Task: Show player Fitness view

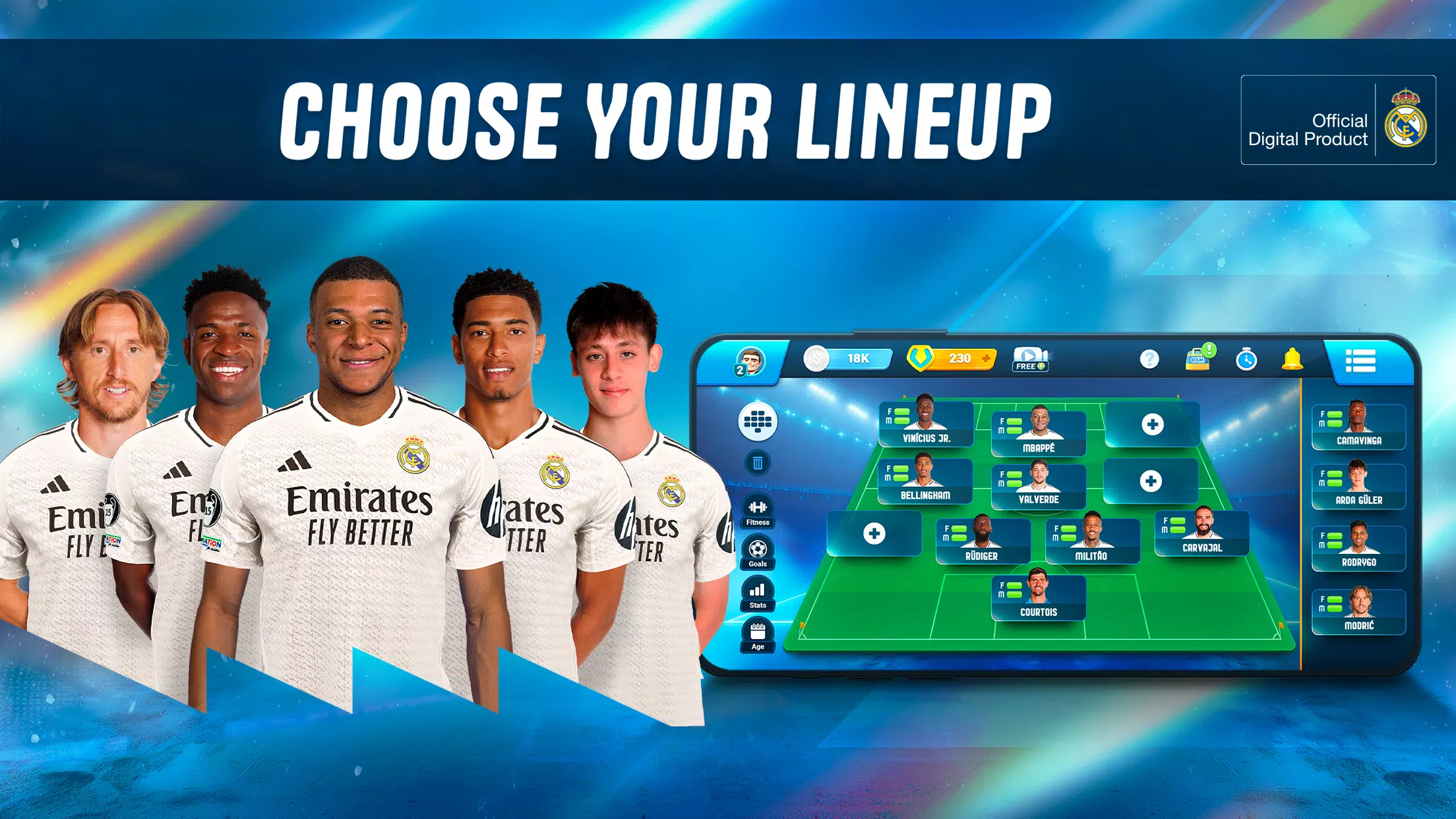Action: point(758,511)
